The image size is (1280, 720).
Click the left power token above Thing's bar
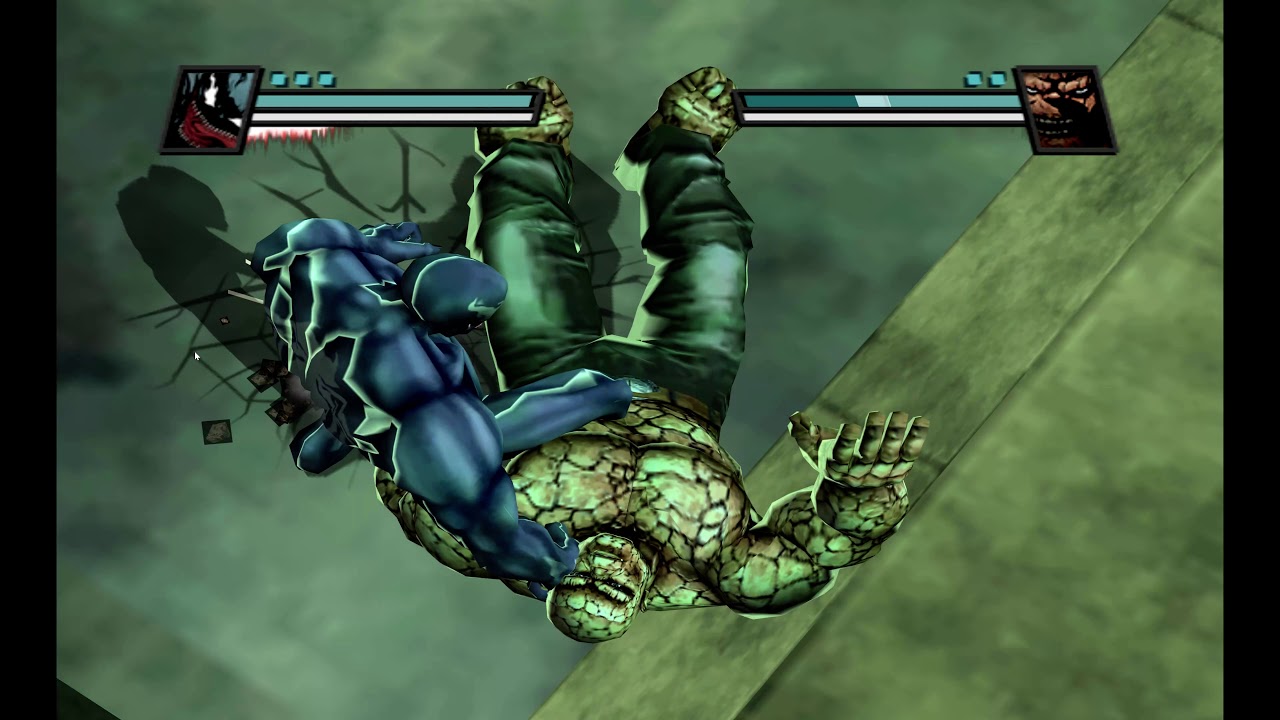pos(973,80)
